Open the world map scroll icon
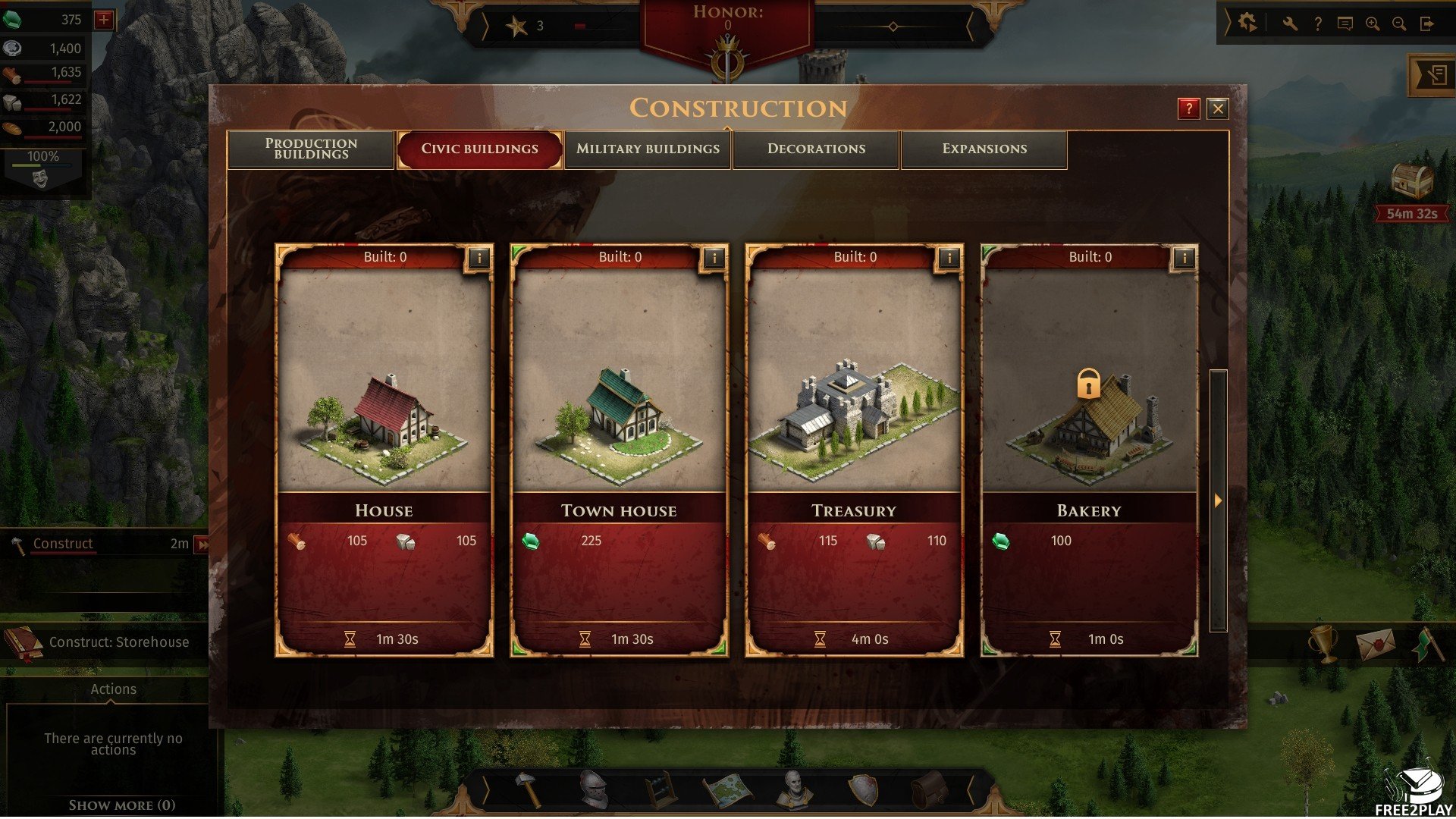 tap(728, 790)
